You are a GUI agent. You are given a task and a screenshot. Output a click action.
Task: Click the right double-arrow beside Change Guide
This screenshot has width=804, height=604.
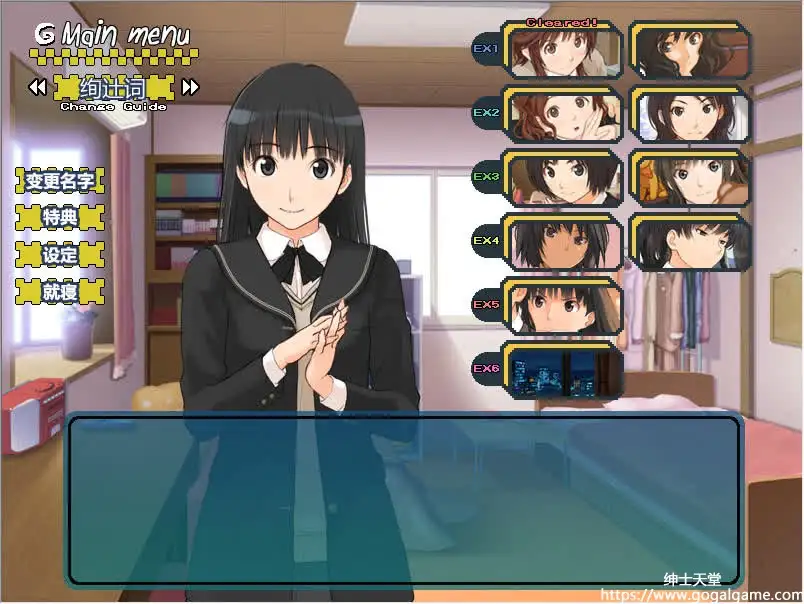(x=190, y=88)
